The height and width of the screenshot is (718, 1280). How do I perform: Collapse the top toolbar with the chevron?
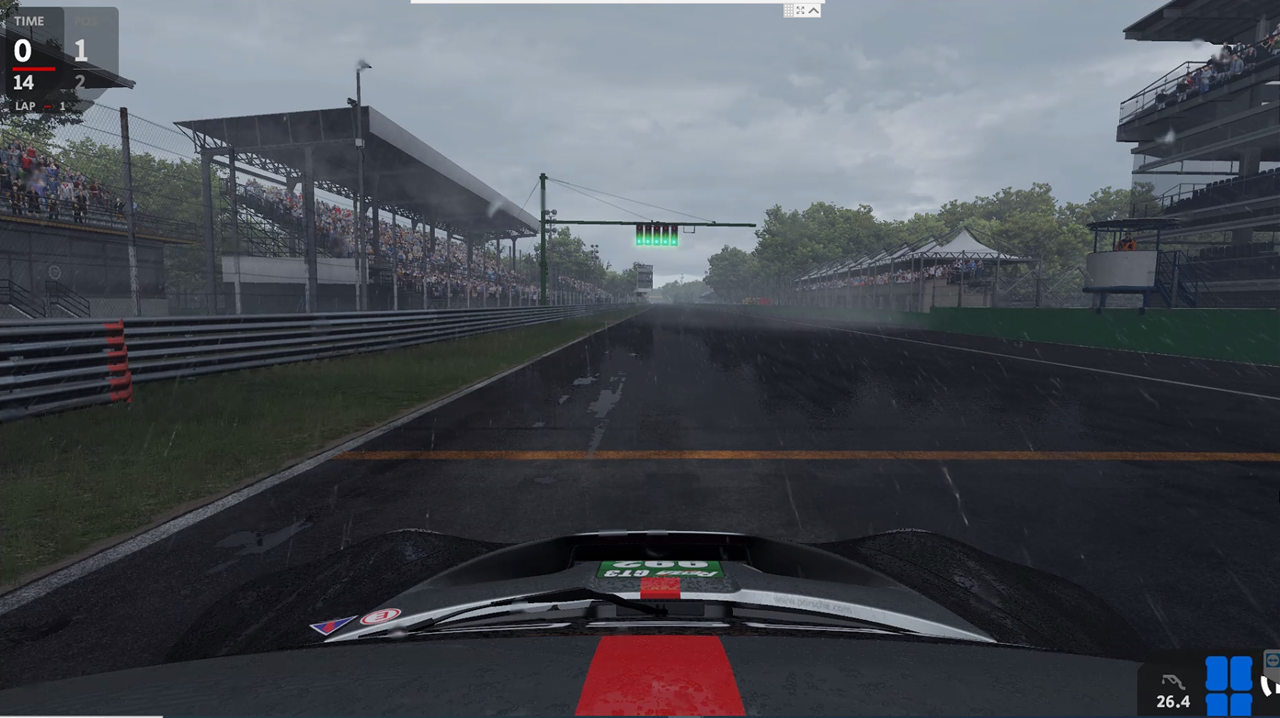tap(814, 10)
